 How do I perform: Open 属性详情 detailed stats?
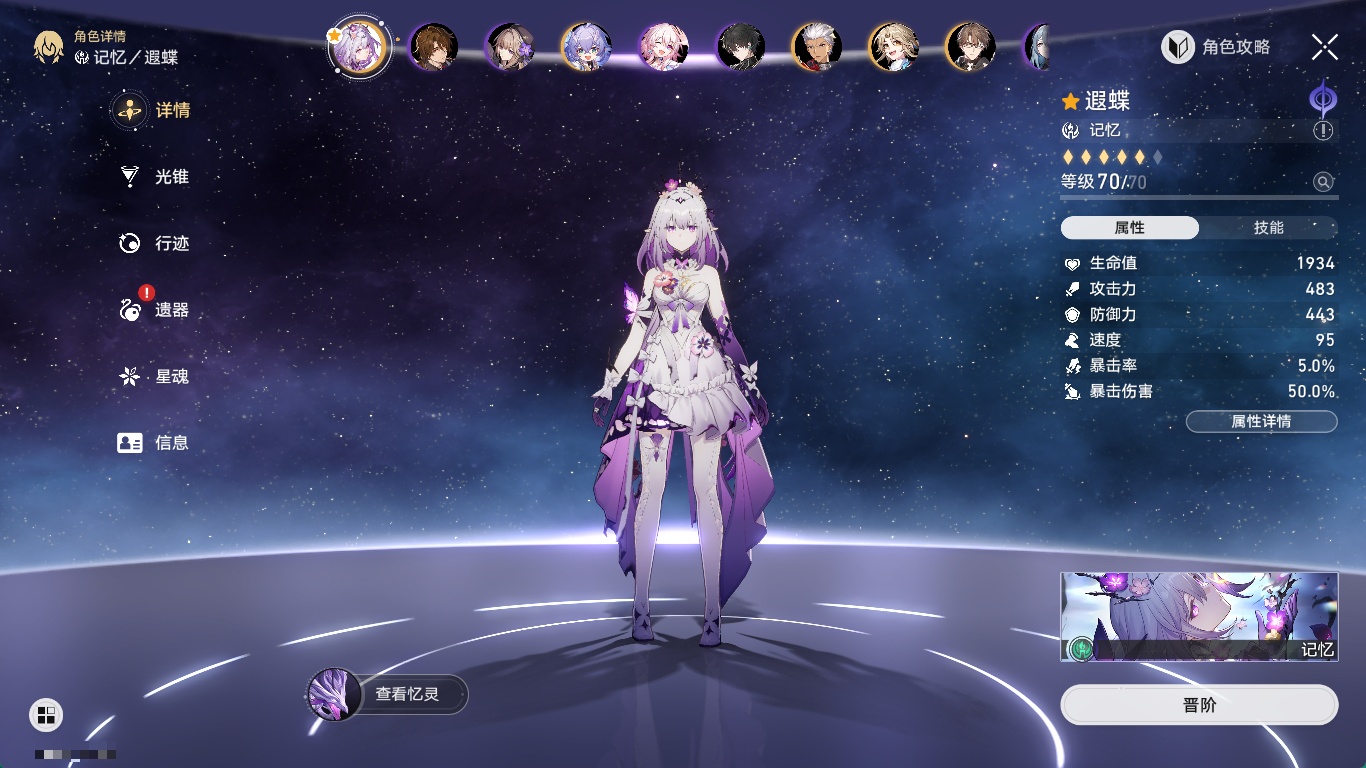(1261, 422)
